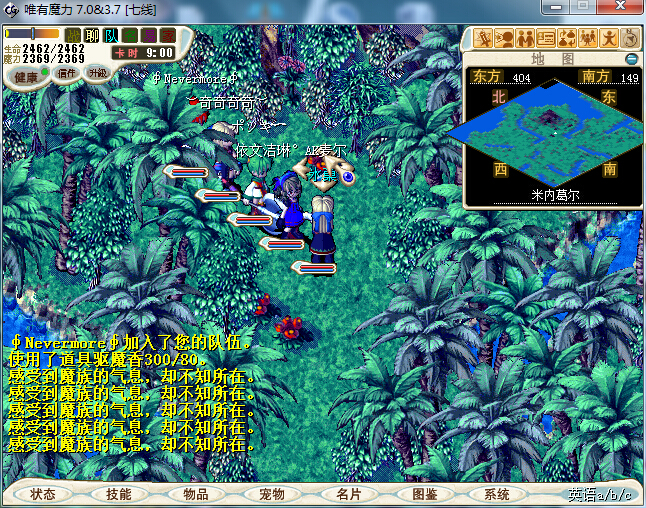
Task: Open the 宠物 pets menu
Action: (x=271, y=494)
